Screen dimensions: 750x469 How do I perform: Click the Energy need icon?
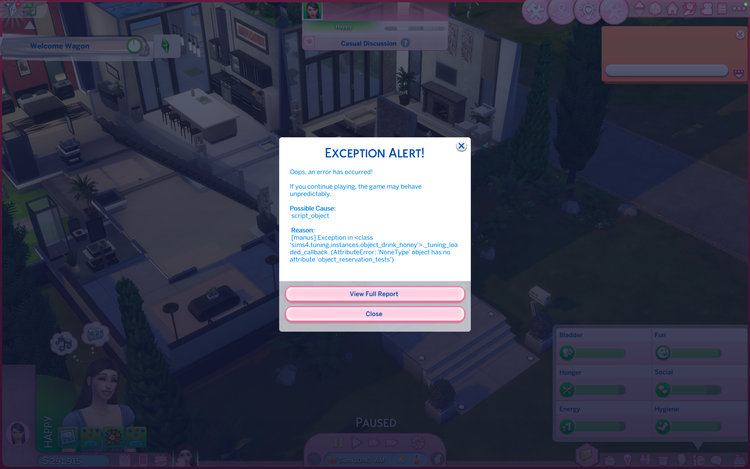pos(568,426)
